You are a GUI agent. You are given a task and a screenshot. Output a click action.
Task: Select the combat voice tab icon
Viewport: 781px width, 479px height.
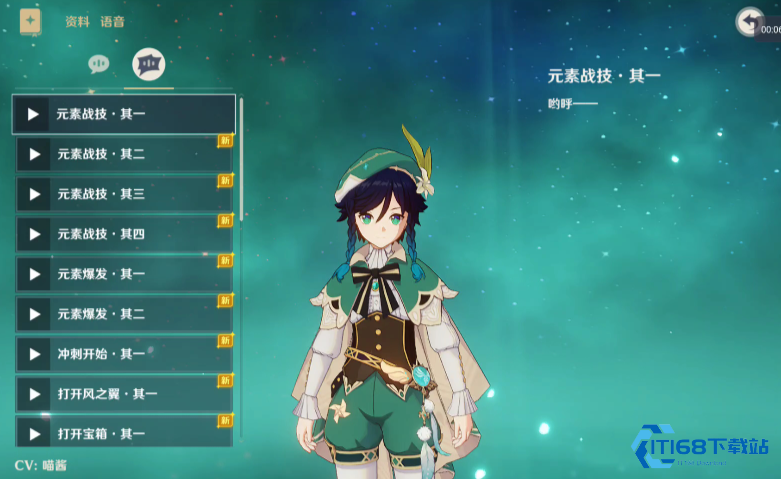(x=149, y=64)
